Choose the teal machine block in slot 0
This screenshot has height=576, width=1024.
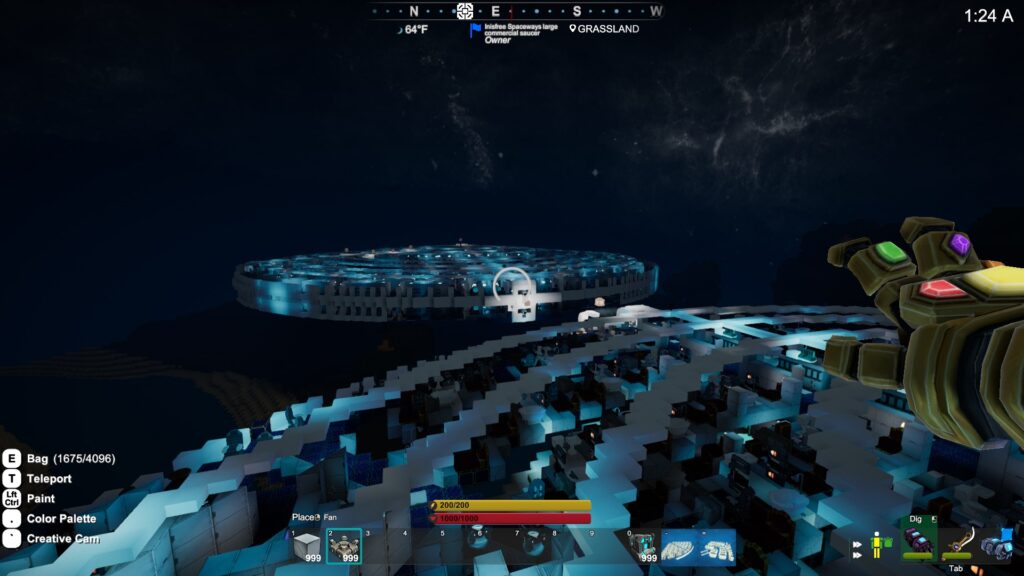pos(643,546)
